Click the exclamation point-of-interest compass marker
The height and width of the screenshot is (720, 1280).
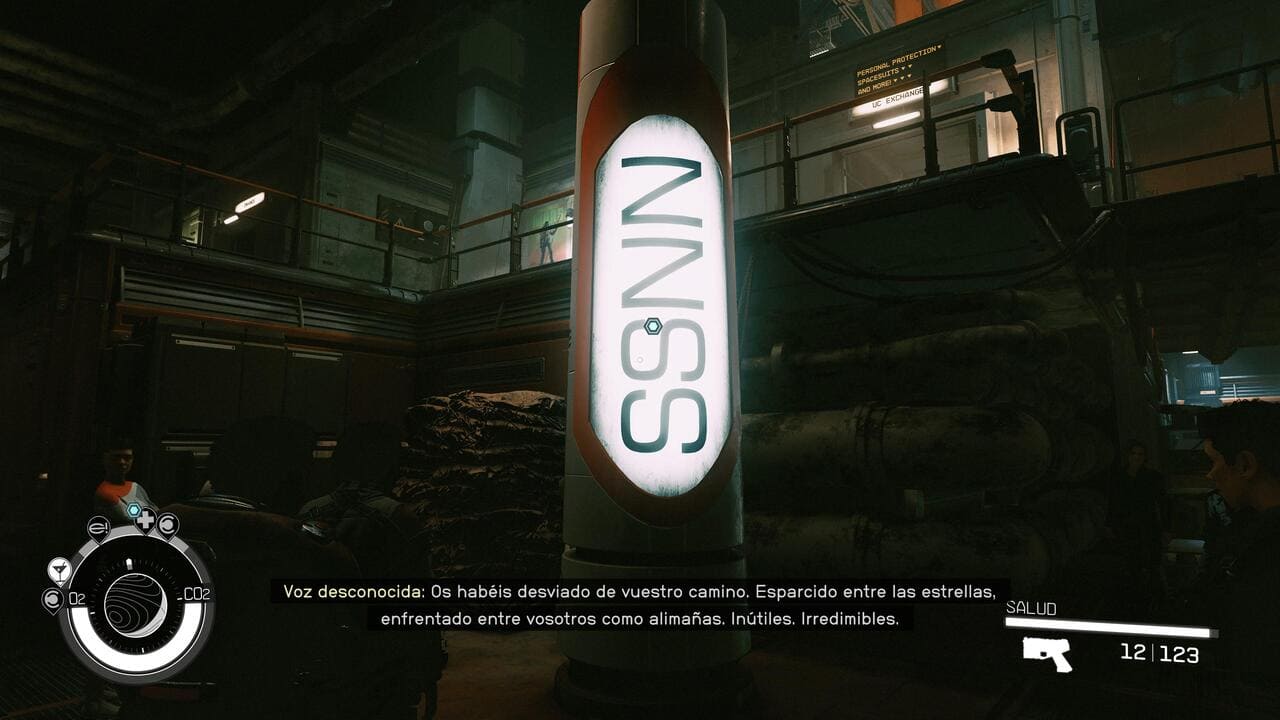(98, 526)
